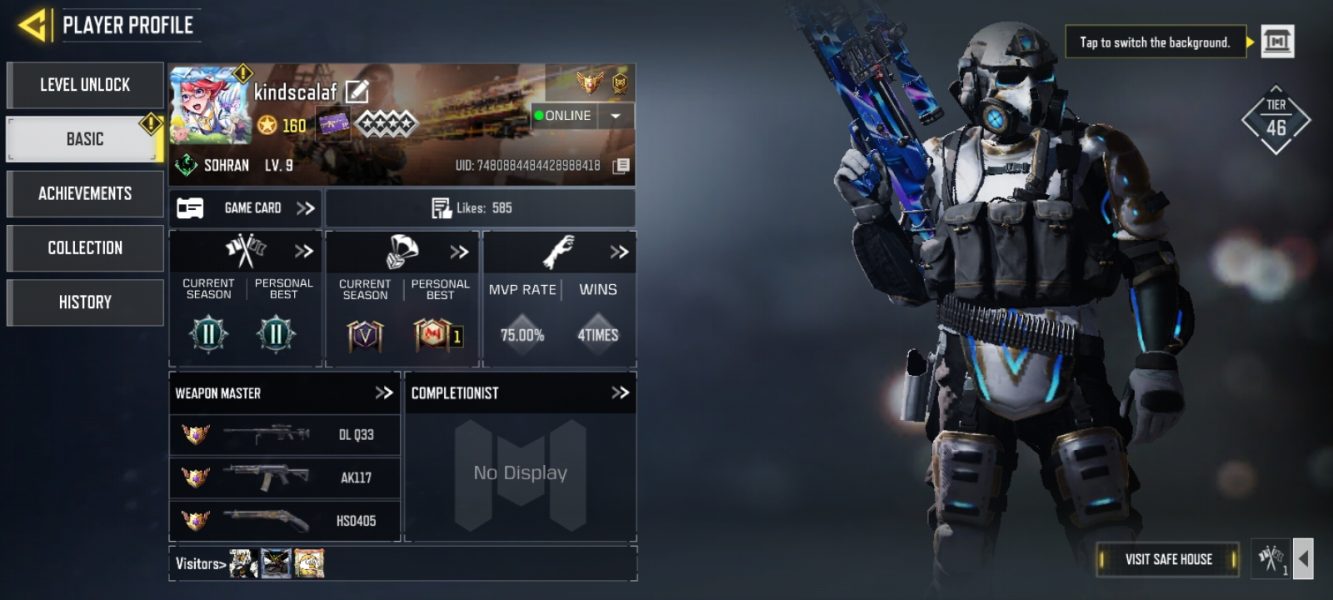Pick the HSO405 weapon row
Image resolution: width=1333 pixels, height=600 pixels.
click(285, 520)
